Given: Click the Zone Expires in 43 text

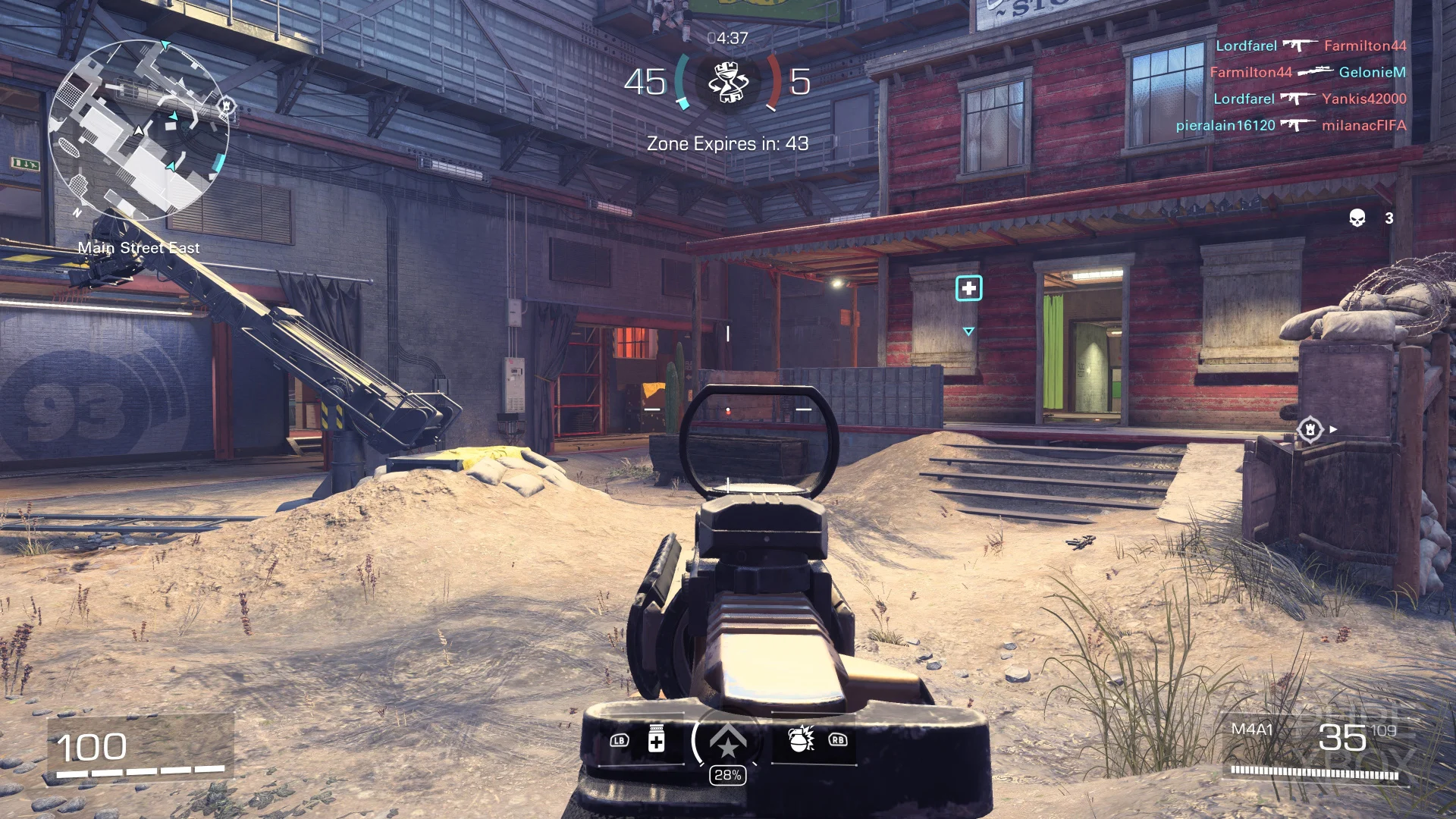Looking at the screenshot, I should pos(726,143).
